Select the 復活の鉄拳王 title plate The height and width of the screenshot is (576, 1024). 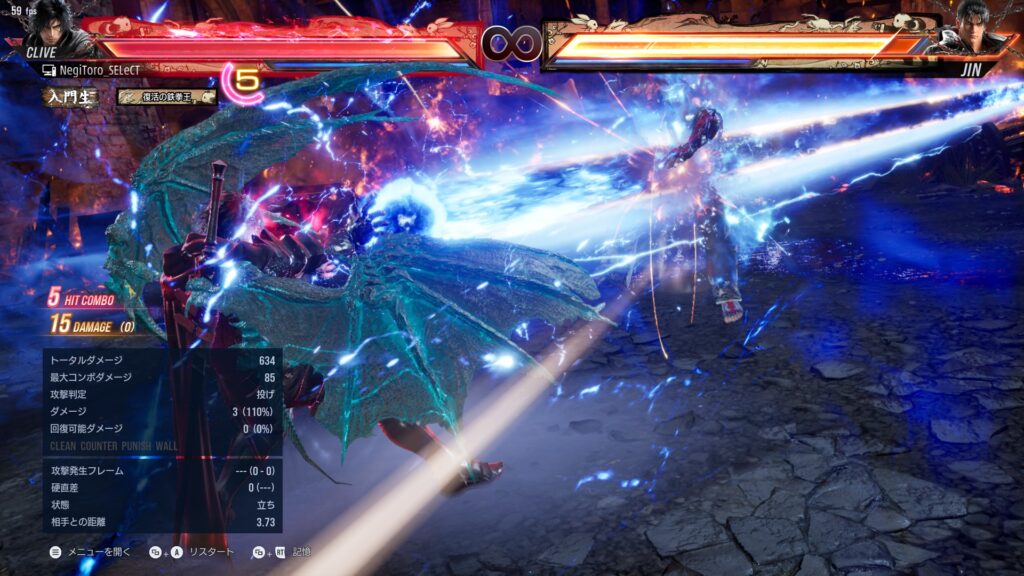[x=166, y=97]
